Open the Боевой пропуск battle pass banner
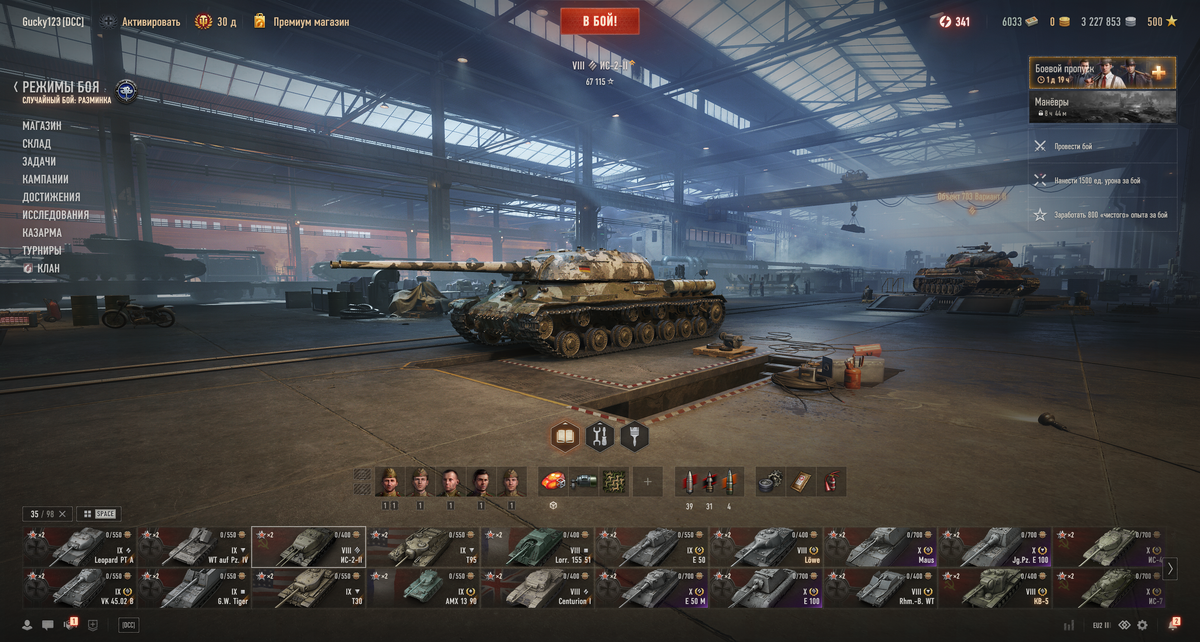The width and height of the screenshot is (1200, 642). pyautogui.click(x=1102, y=74)
